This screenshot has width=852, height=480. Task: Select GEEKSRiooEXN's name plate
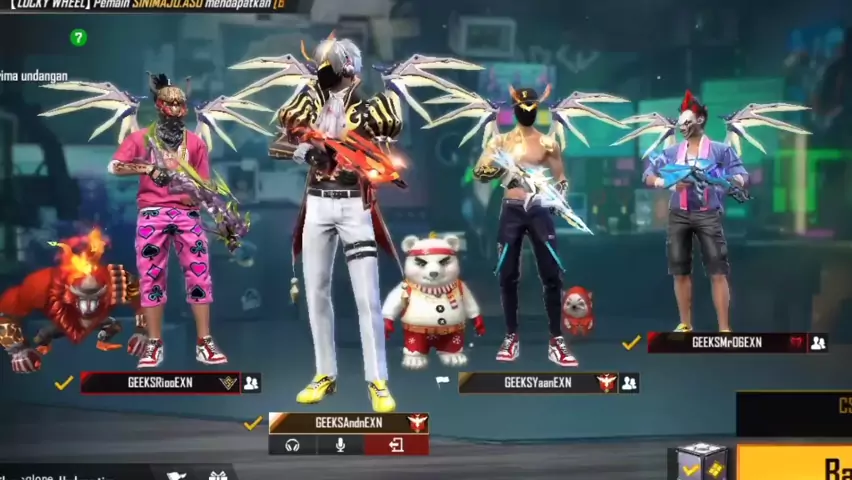point(160,382)
